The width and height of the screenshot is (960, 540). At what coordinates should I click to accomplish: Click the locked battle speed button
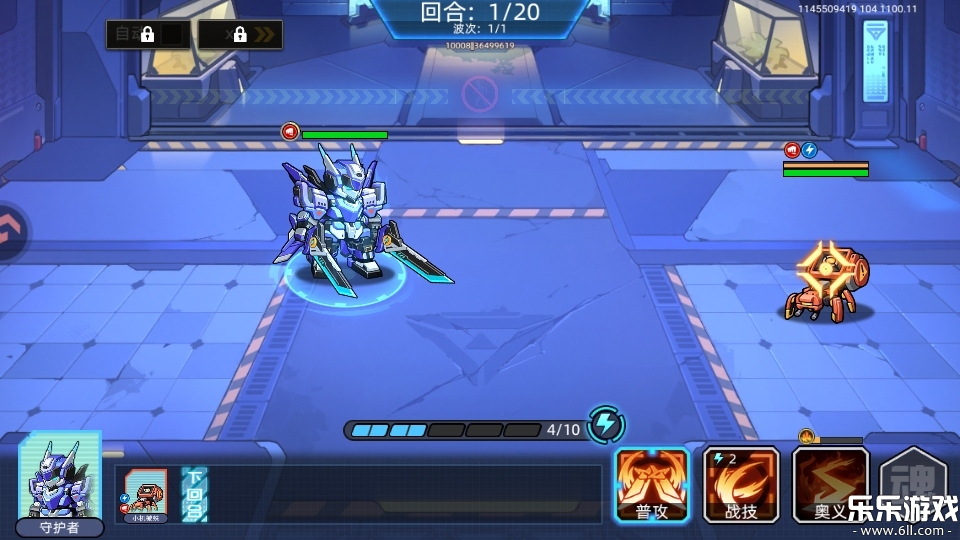coord(240,35)
